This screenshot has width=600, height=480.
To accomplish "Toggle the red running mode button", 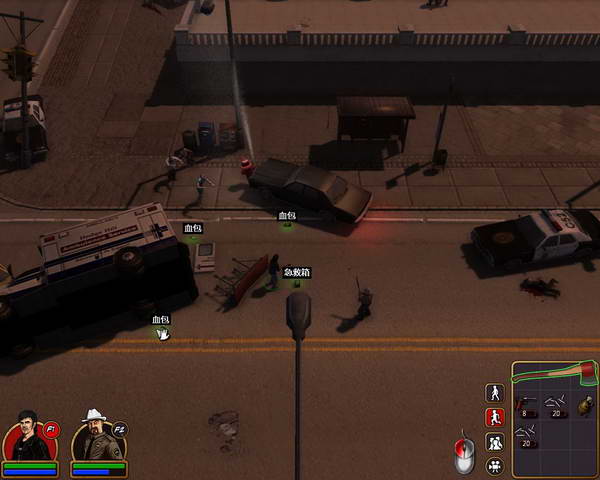I will click(x=494, y=417).
